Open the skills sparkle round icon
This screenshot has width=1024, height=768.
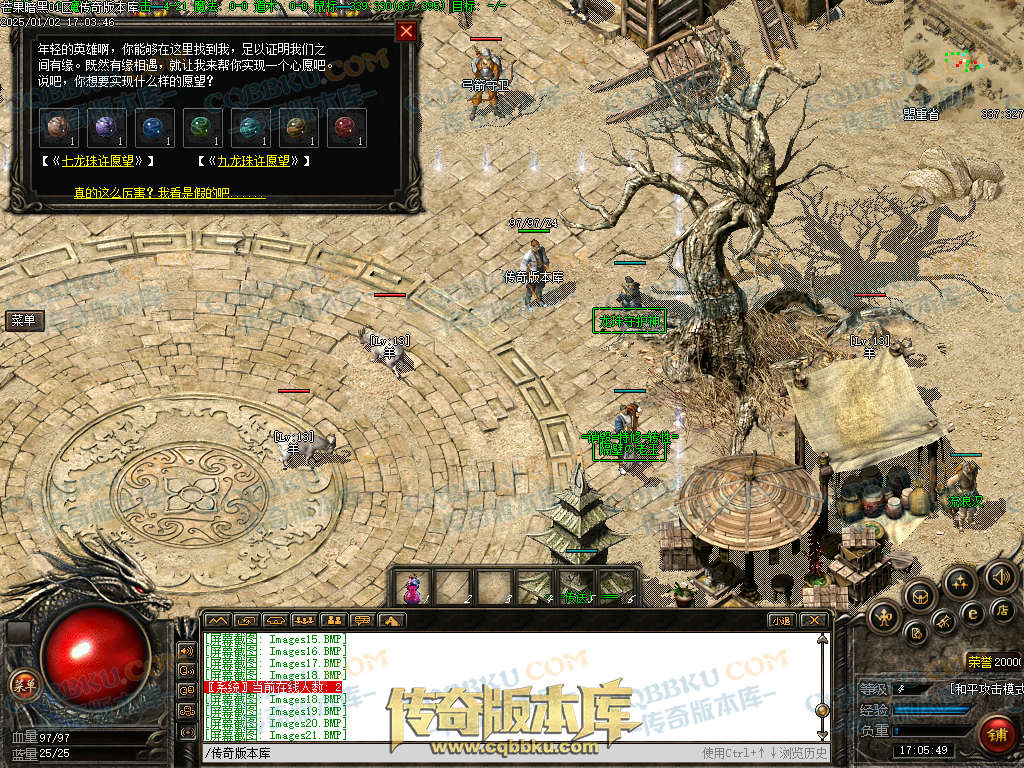[x=959, y=583]
